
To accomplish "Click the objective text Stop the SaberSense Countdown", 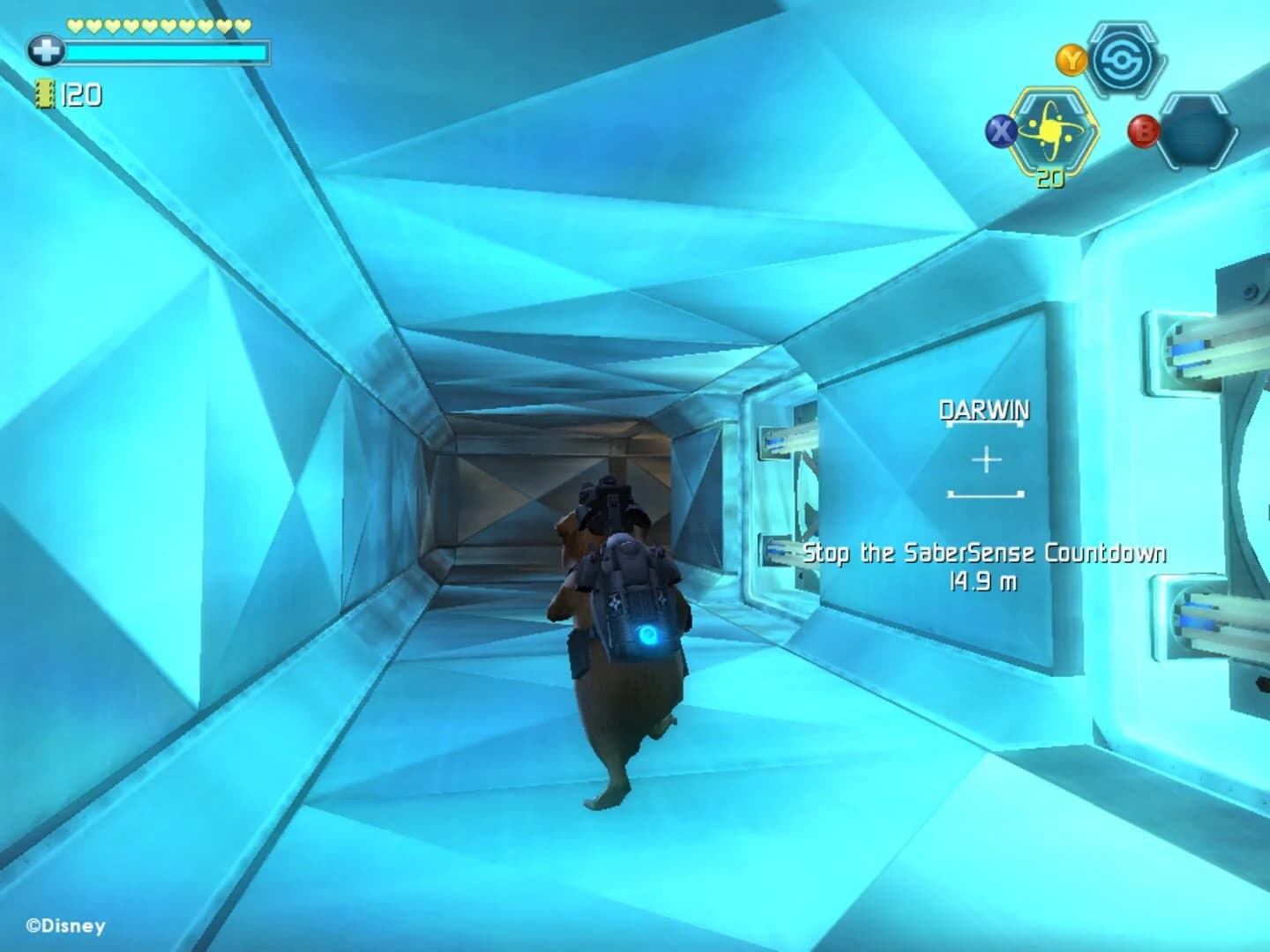I will [985, 554].
